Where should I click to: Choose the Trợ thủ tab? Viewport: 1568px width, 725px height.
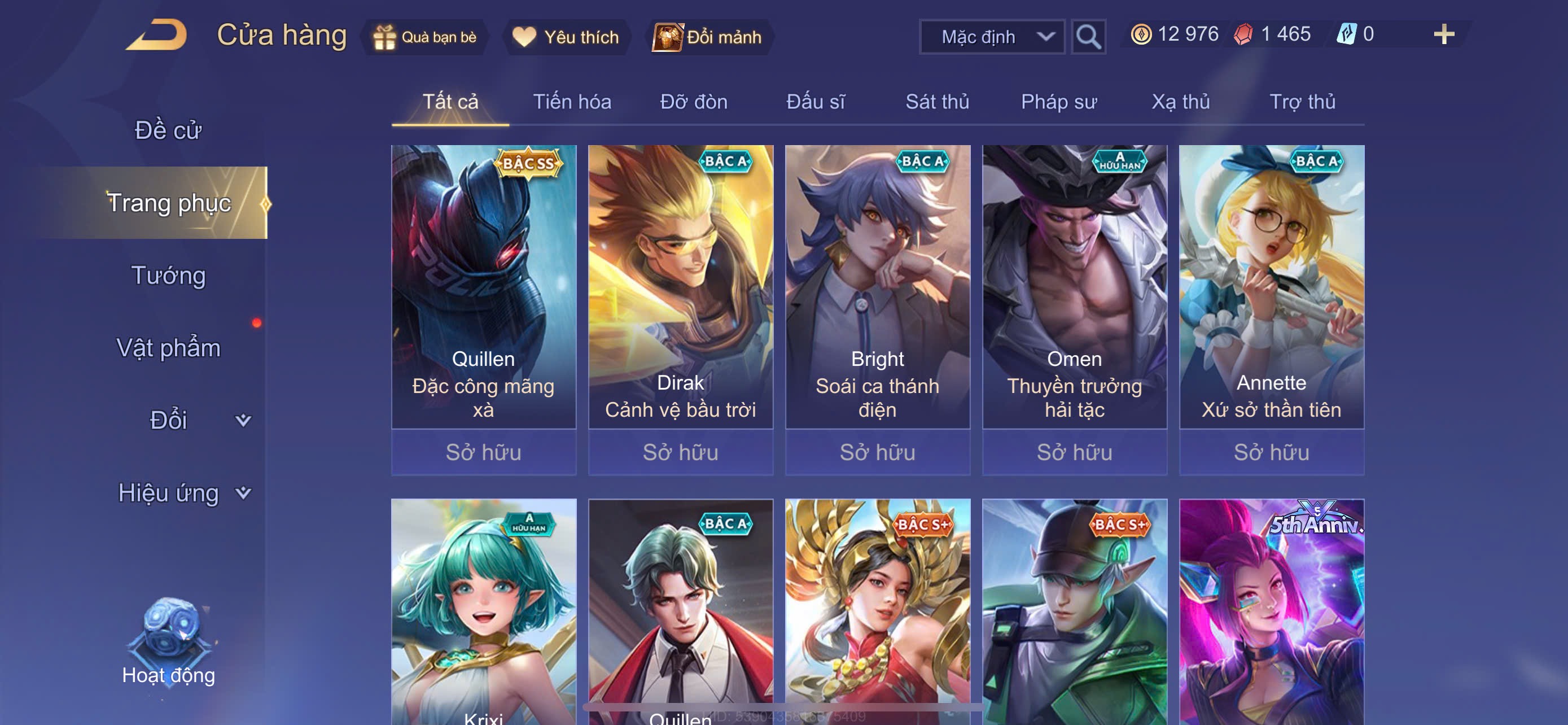pyautogui.click(x=1302, y=102)
